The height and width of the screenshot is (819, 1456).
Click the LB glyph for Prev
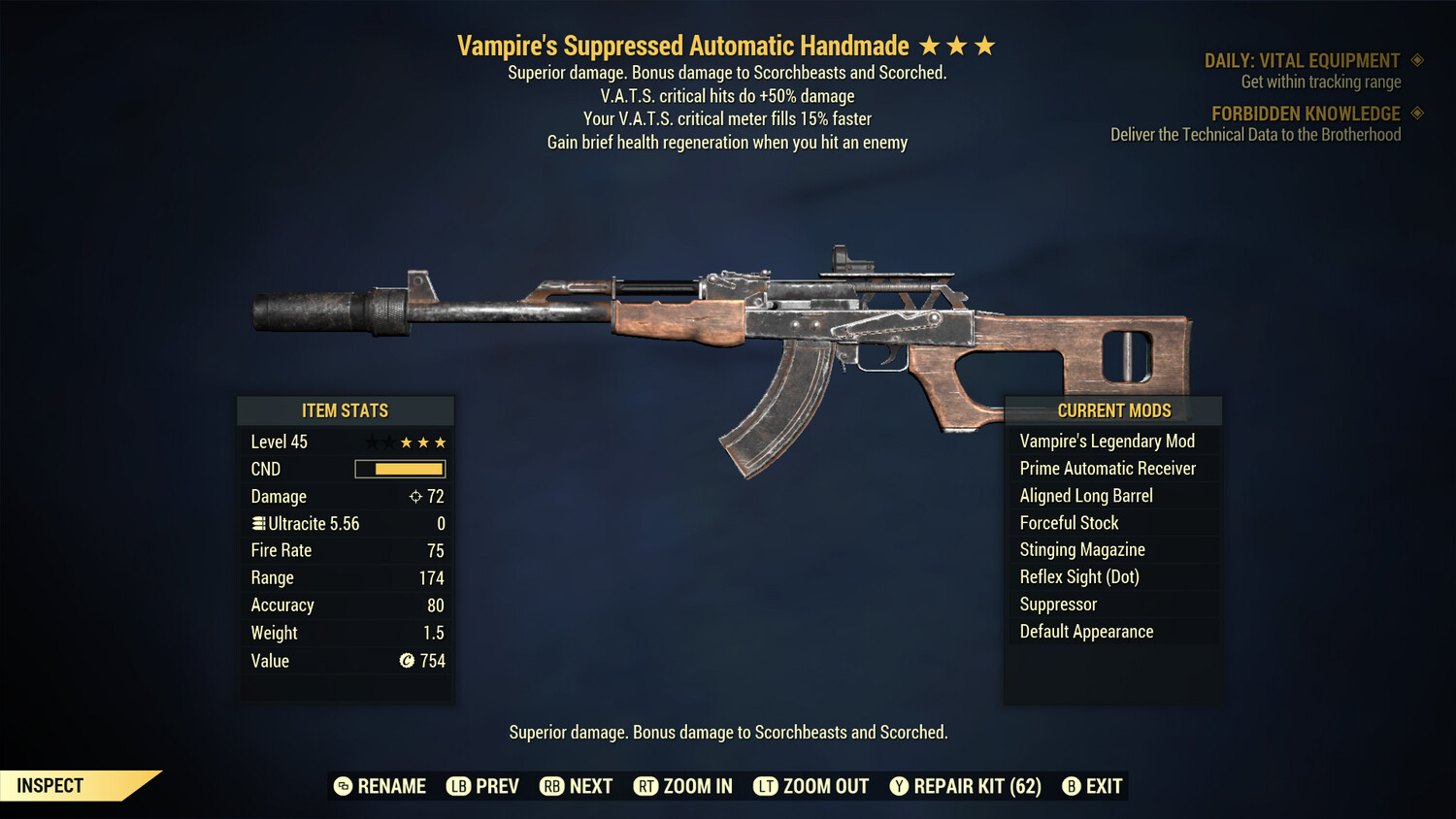pos(455,786)
